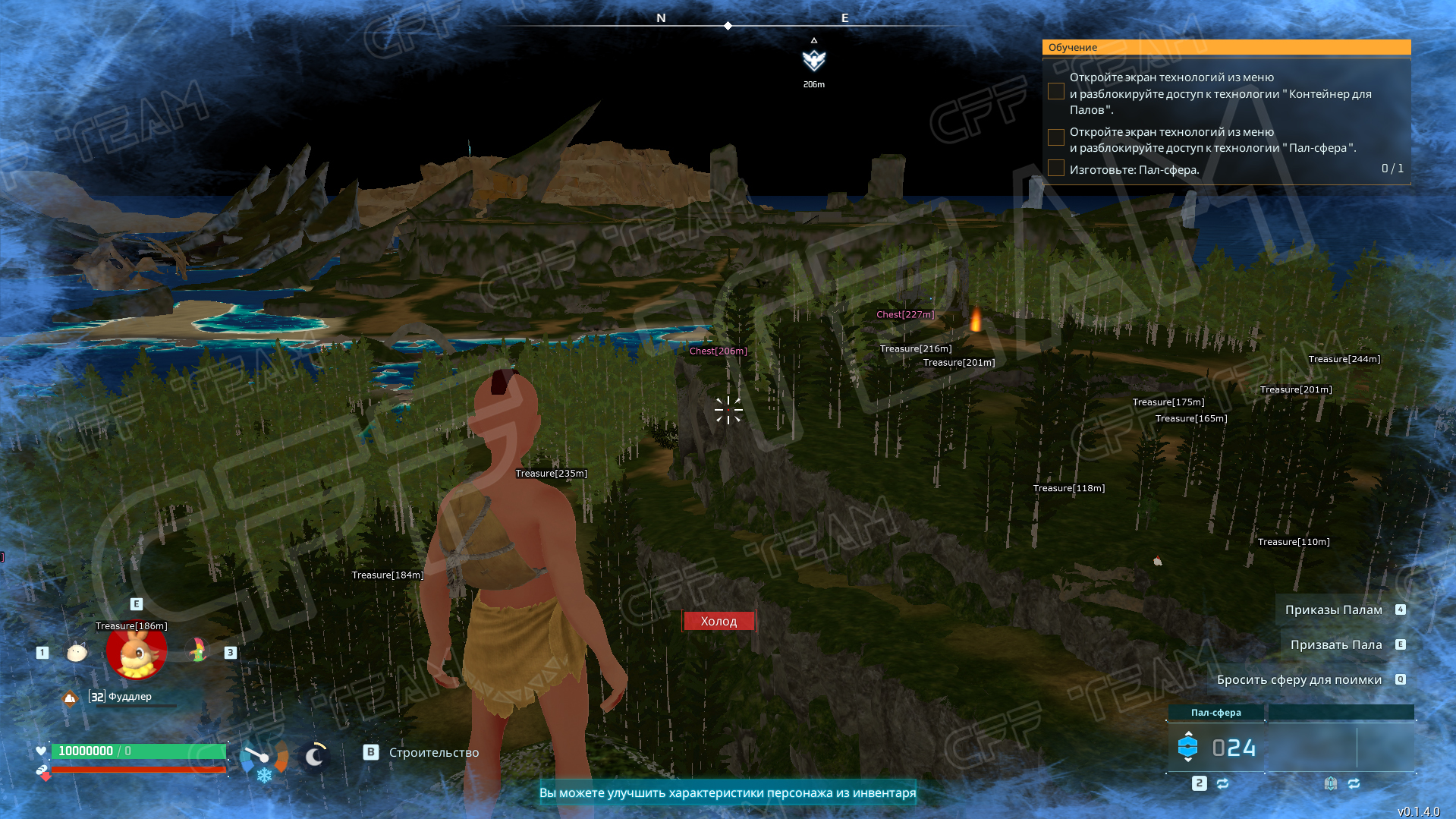Select Бросить сферу для поимки
The width and height of the screenshot is (1456, 819).
[x=1299, y=679]
